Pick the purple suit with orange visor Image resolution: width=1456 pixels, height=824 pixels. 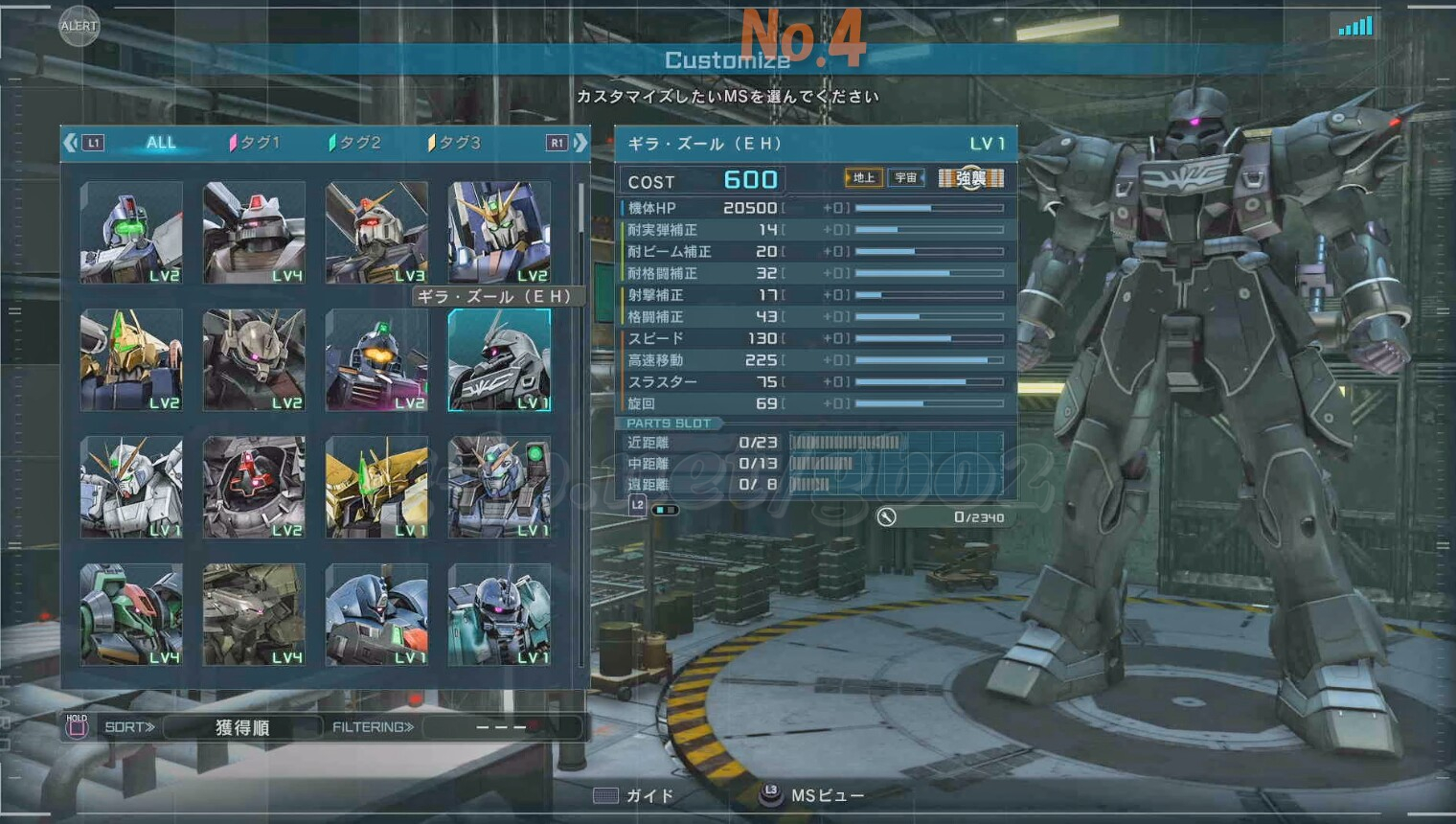coord(376,360)
